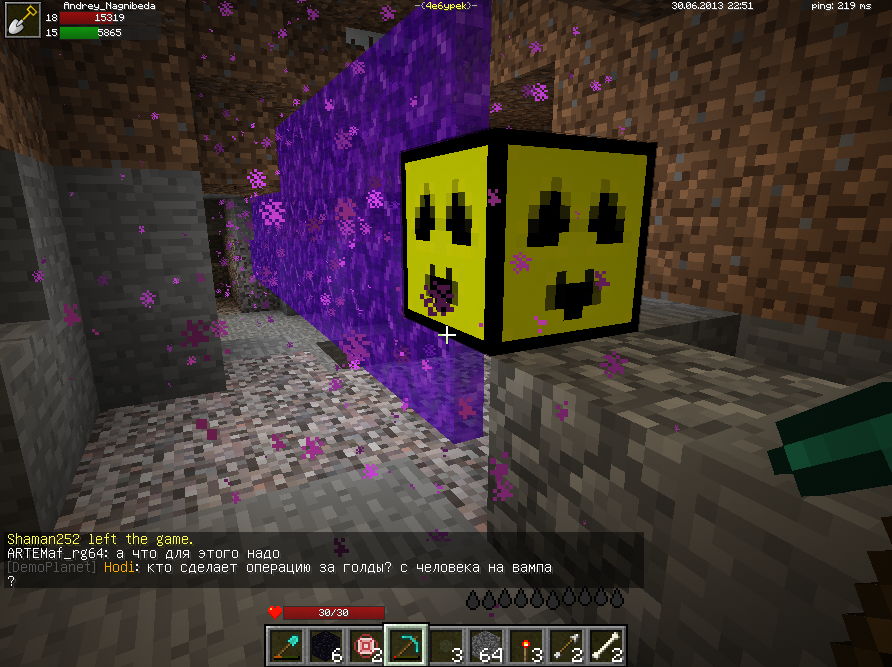892x667 pixels.
Task: Select the diamond pickaxe hotbar slot
Action: point(407,645)
